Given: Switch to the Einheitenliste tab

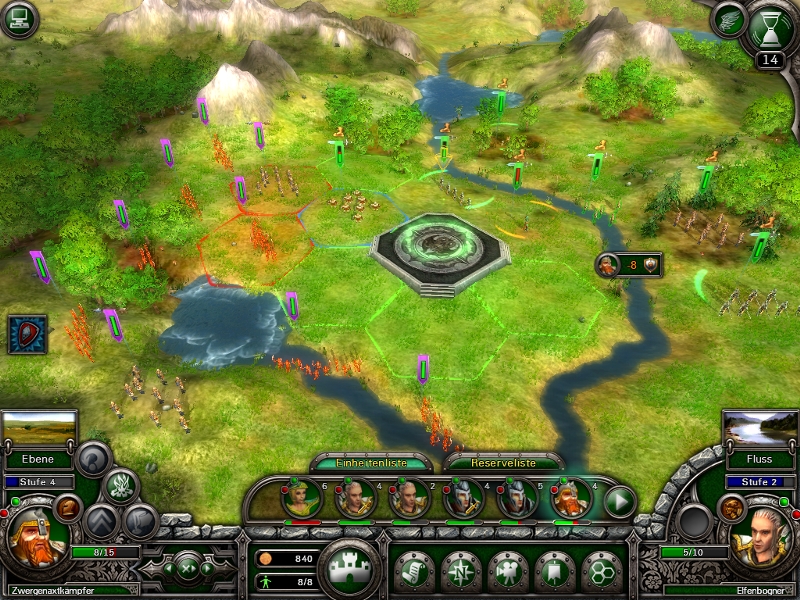Looking at the screenshot, I should (372, 463).
